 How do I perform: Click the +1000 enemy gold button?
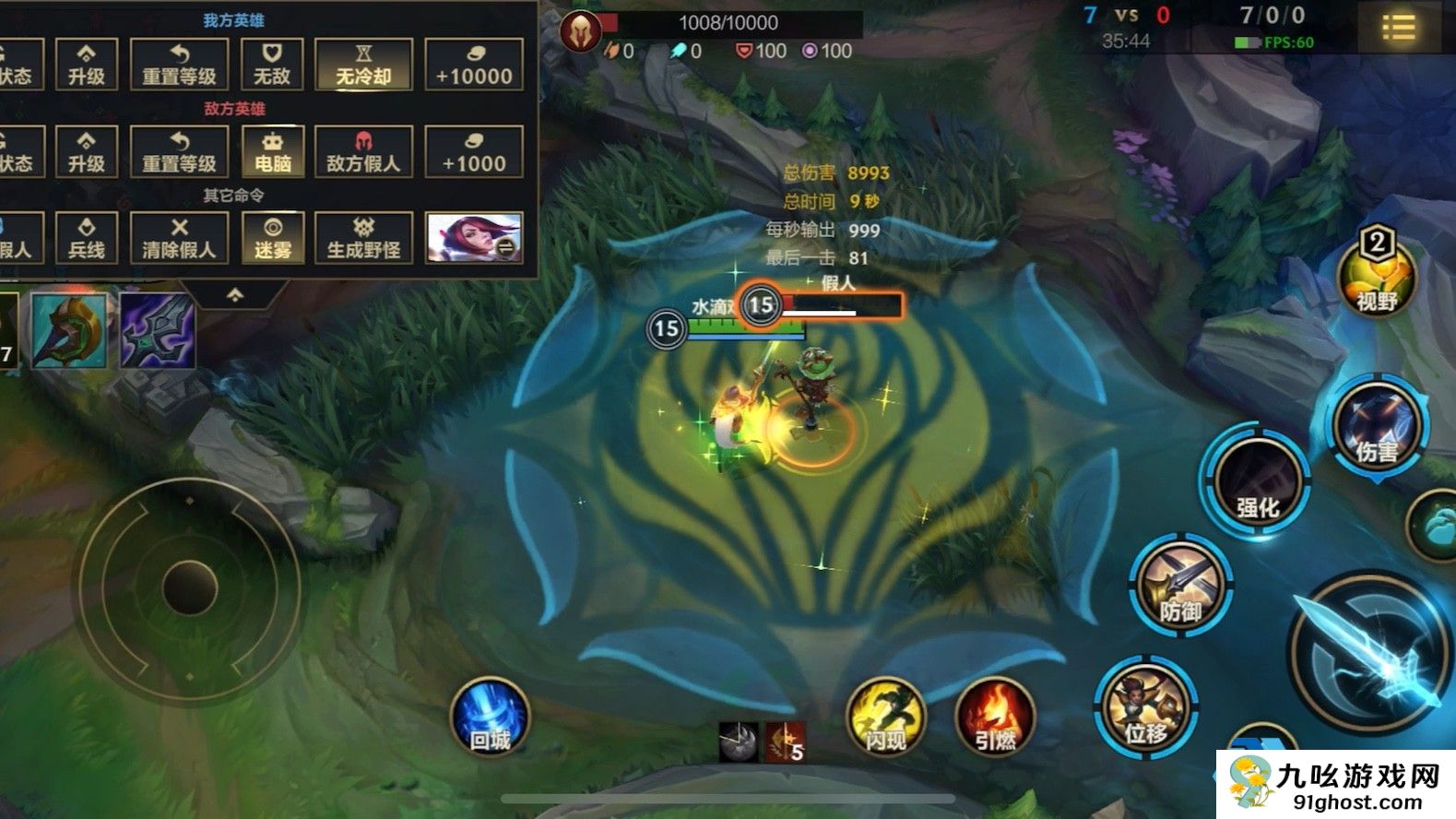474,151
